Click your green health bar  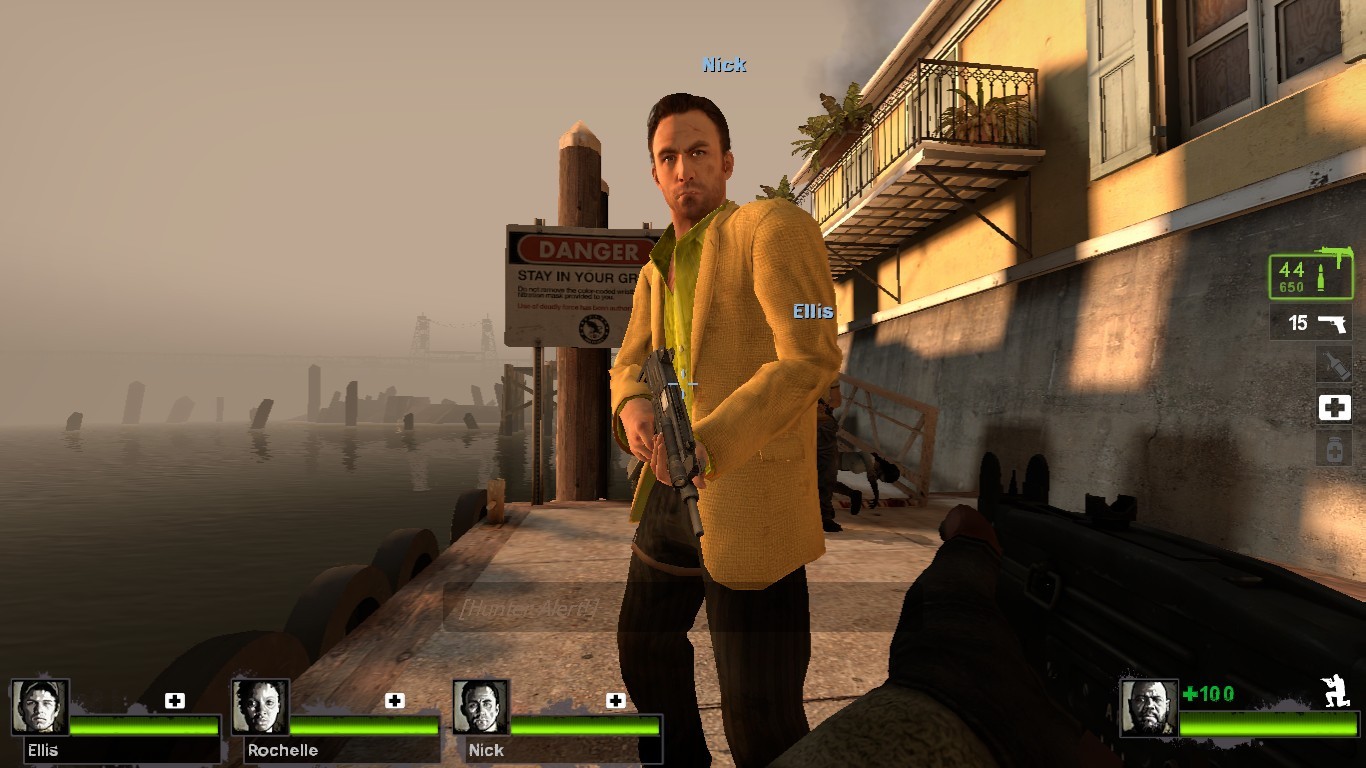coord(1270,724)
